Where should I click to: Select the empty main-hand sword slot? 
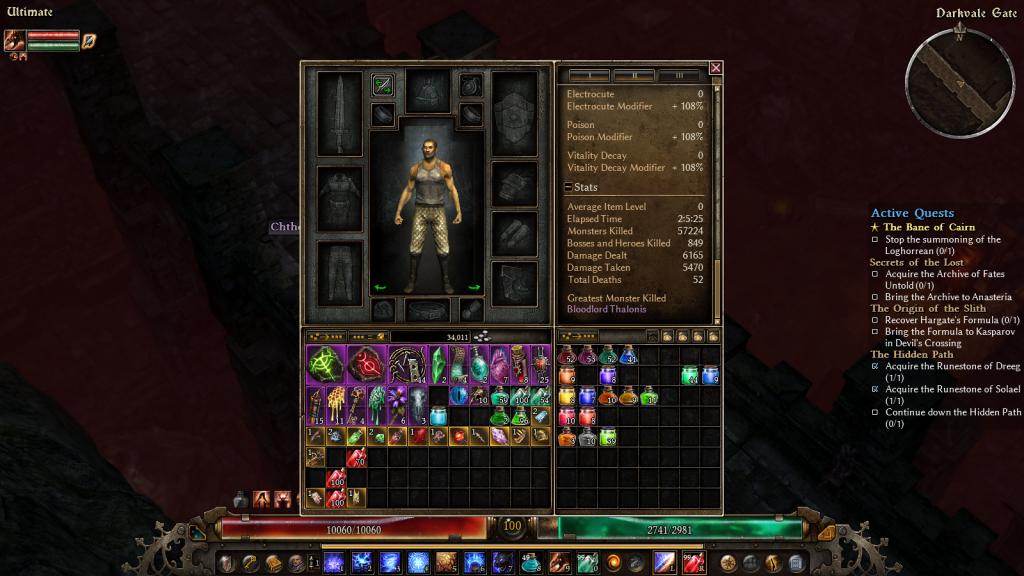[x=339, y=113]
